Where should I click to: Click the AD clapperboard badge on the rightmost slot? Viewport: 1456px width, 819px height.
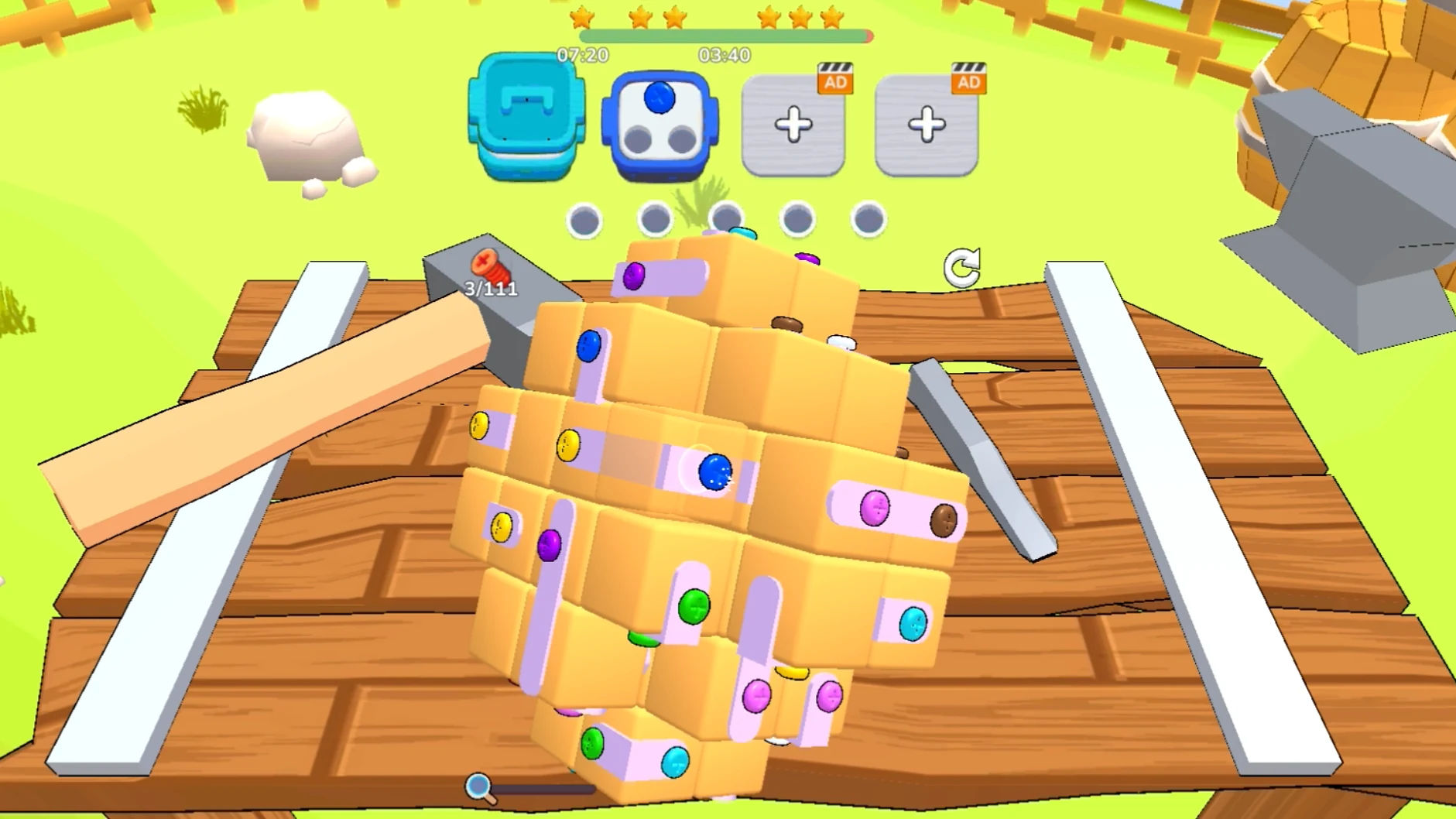click(968, 81)
